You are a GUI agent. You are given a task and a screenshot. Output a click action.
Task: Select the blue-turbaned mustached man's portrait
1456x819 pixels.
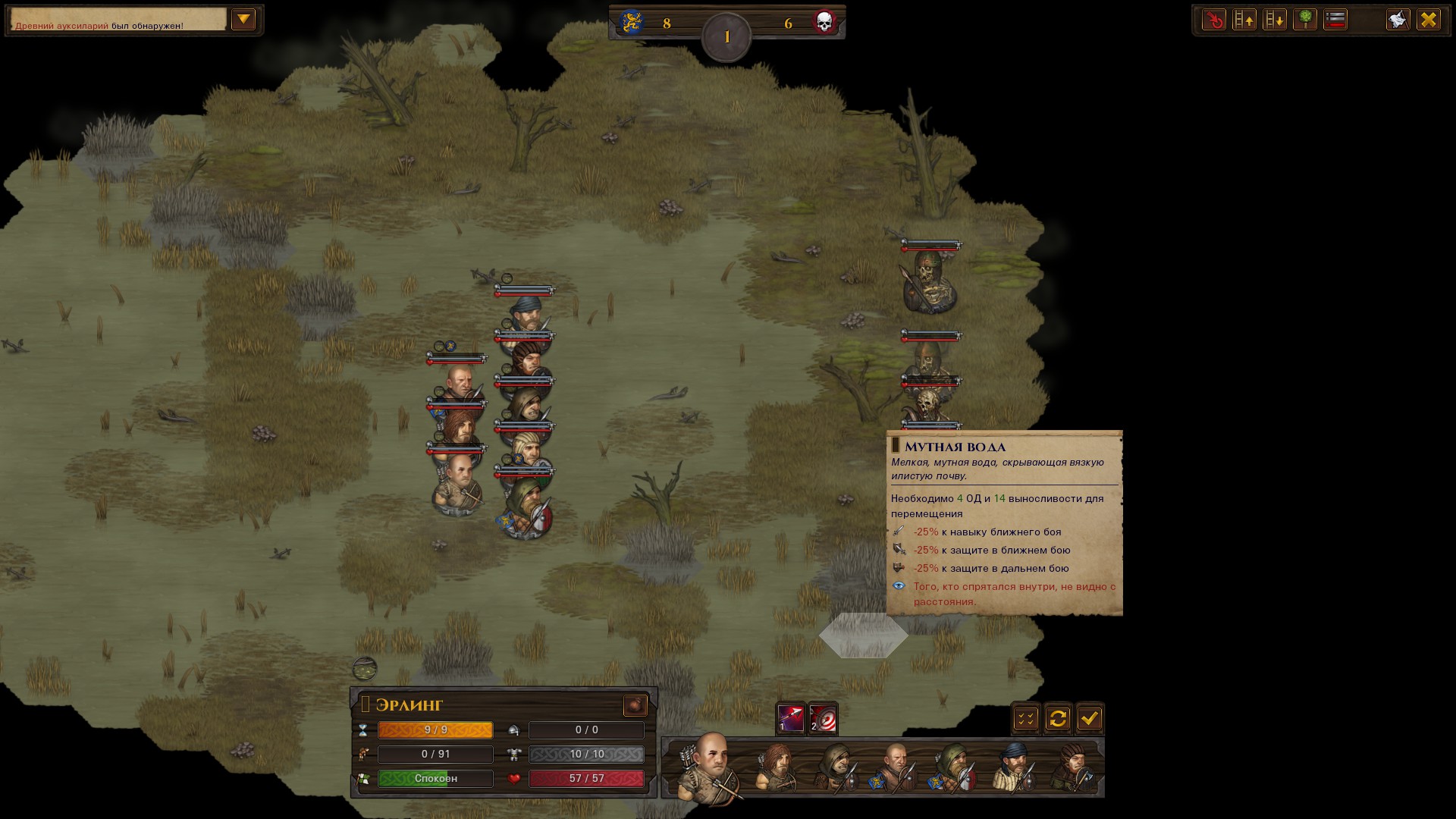click(x=1014, y=767)
